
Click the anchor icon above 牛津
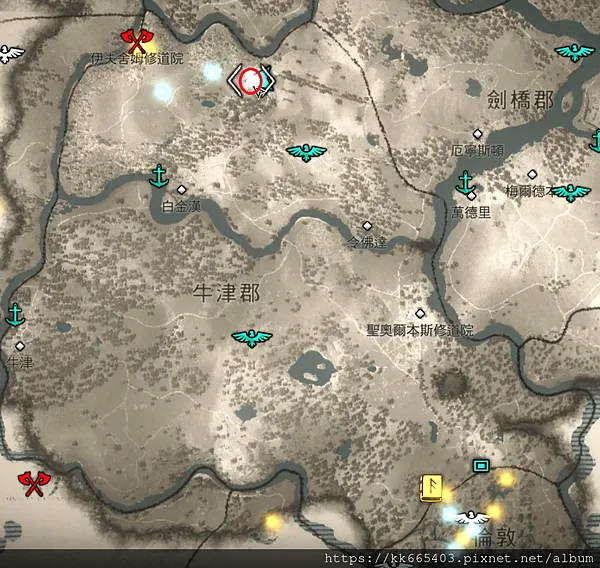[x=15, y=315]
